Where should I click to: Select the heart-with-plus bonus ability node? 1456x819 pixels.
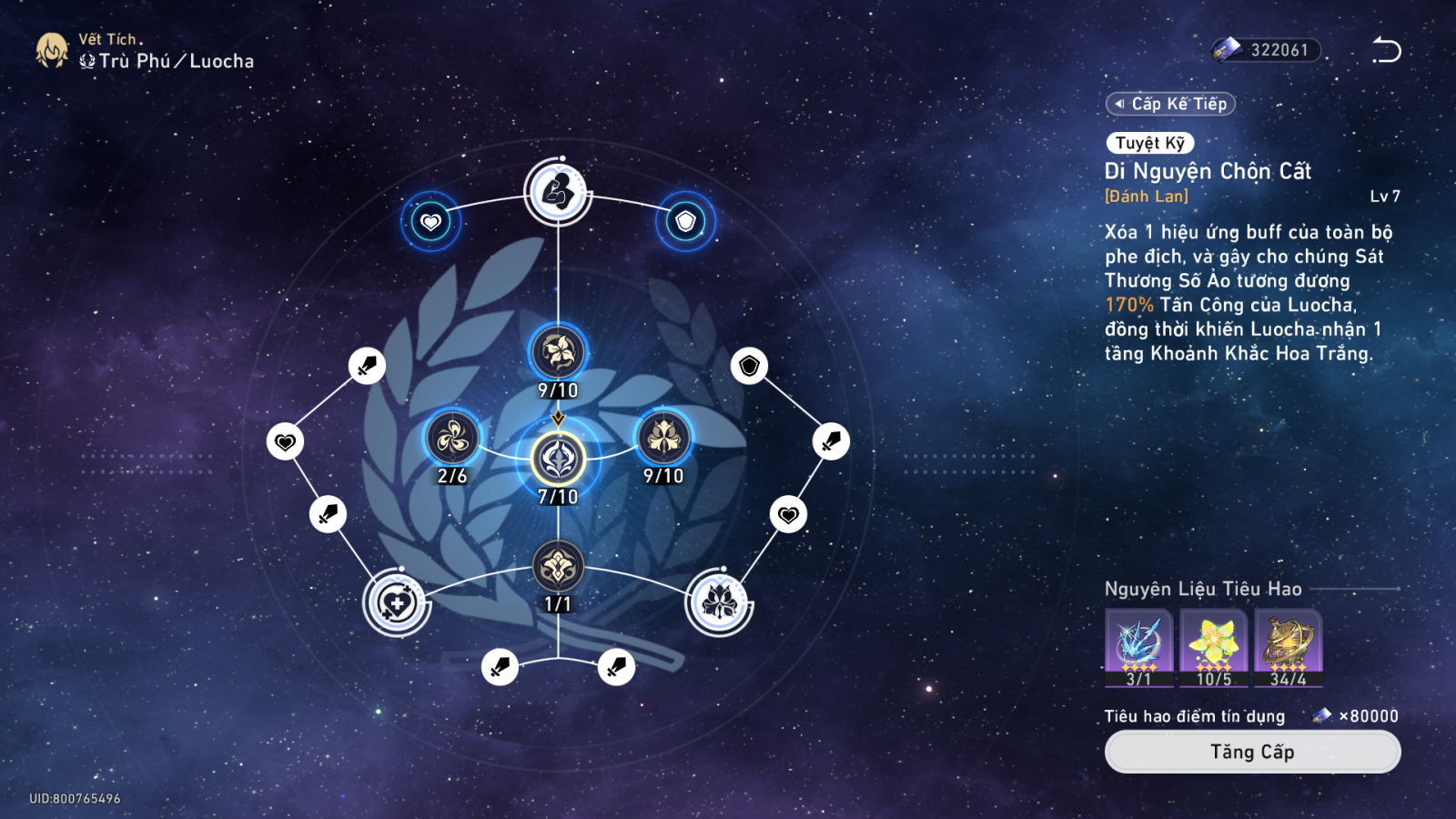coord(397,603)
